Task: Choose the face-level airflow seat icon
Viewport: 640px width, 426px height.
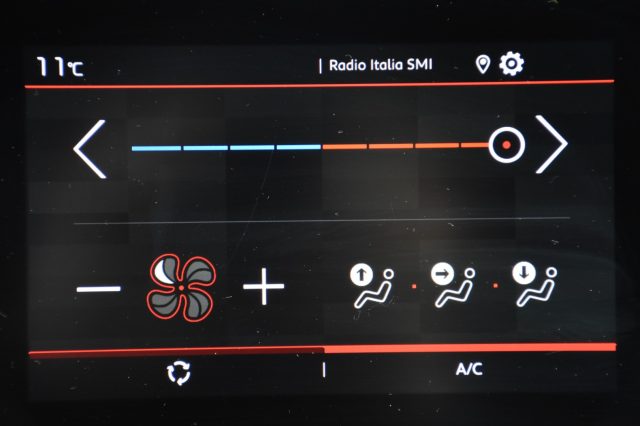Action: (452, 285)
